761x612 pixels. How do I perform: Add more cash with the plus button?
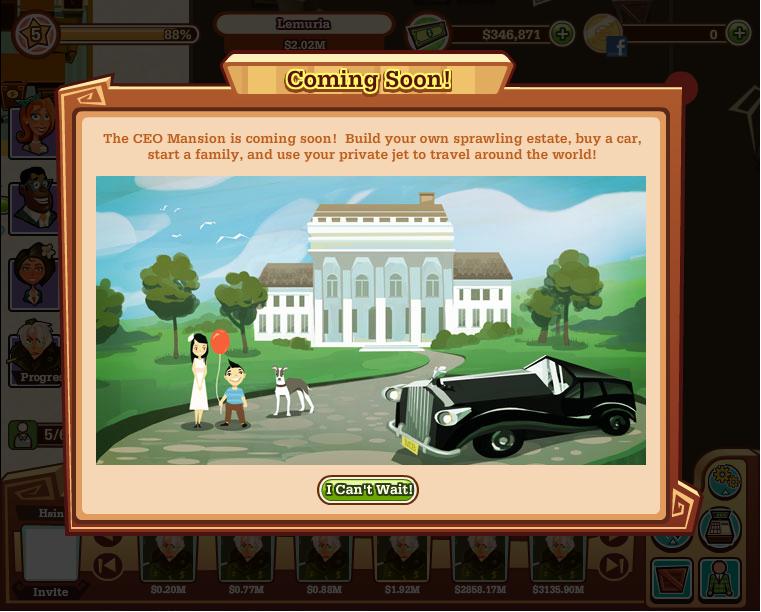tap(562, 34)
